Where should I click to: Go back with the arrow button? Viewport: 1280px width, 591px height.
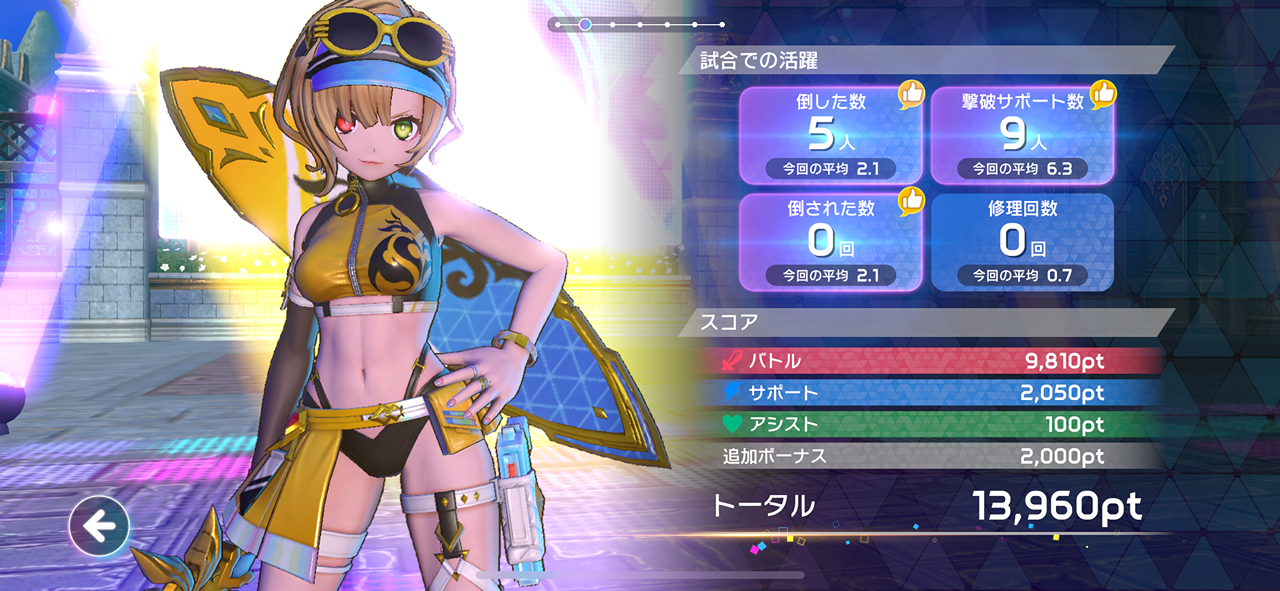(99, 526)
